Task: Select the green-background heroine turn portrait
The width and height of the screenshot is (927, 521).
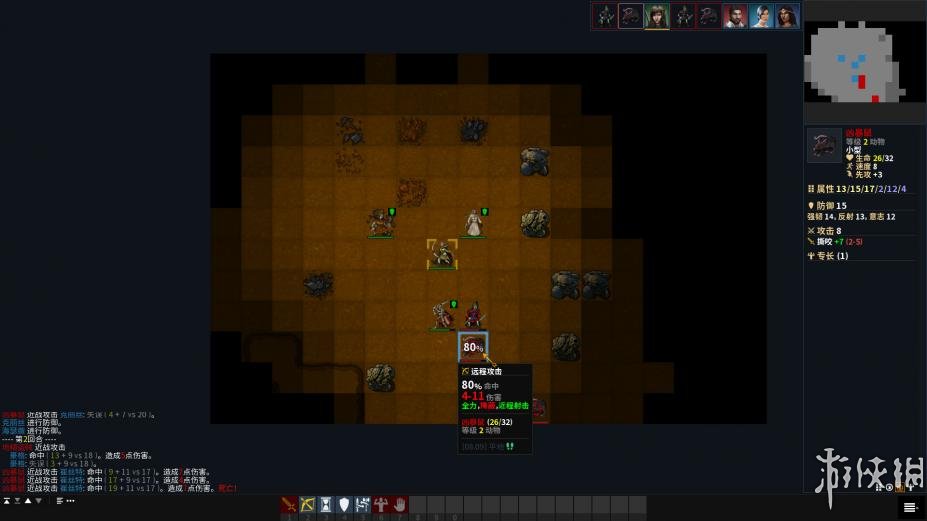Action: pos(657,16)
